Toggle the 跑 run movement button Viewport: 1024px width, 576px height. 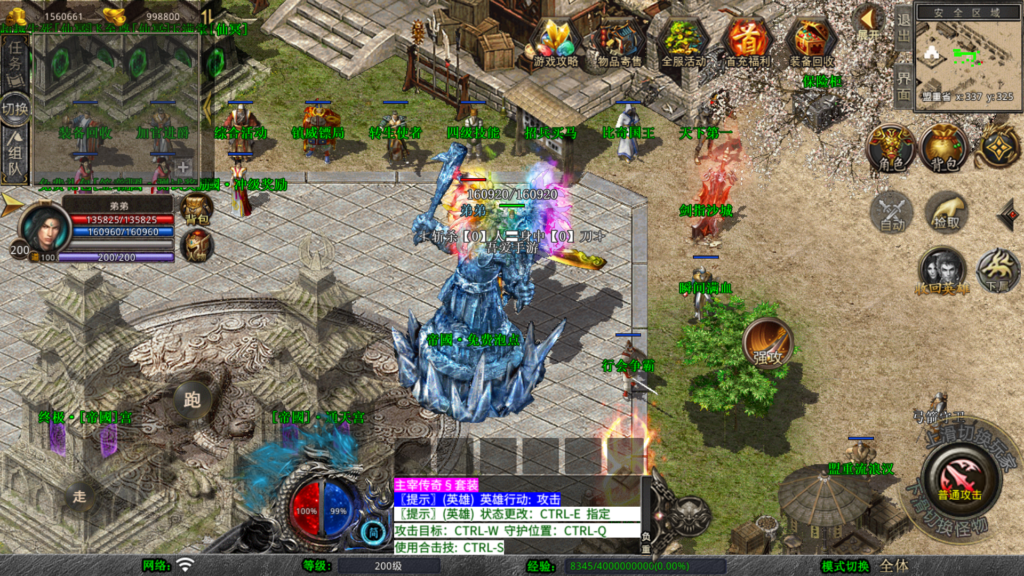coord(192,400)
